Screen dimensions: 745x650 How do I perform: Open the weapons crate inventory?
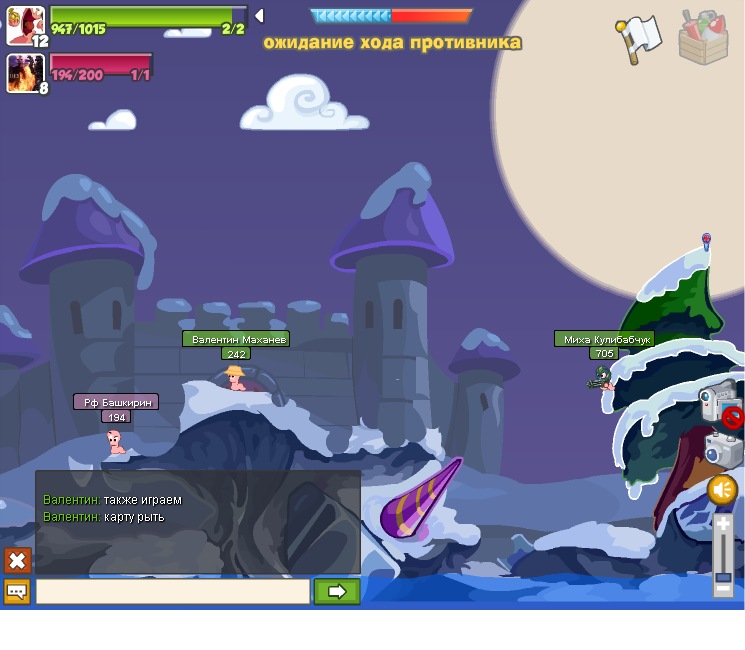tap(703, 37)
